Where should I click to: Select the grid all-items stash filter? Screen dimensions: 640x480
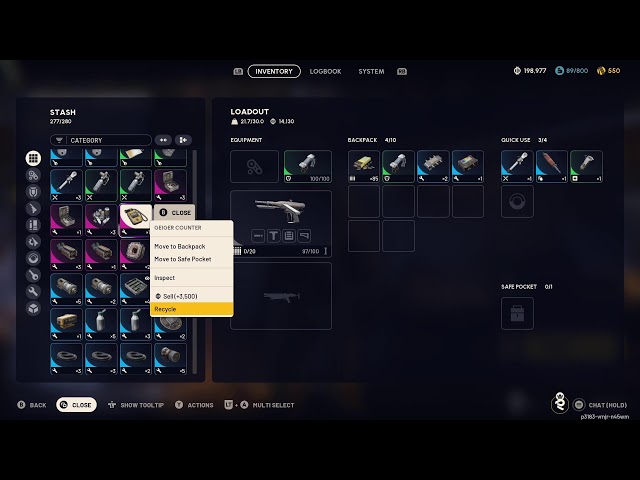33,158
